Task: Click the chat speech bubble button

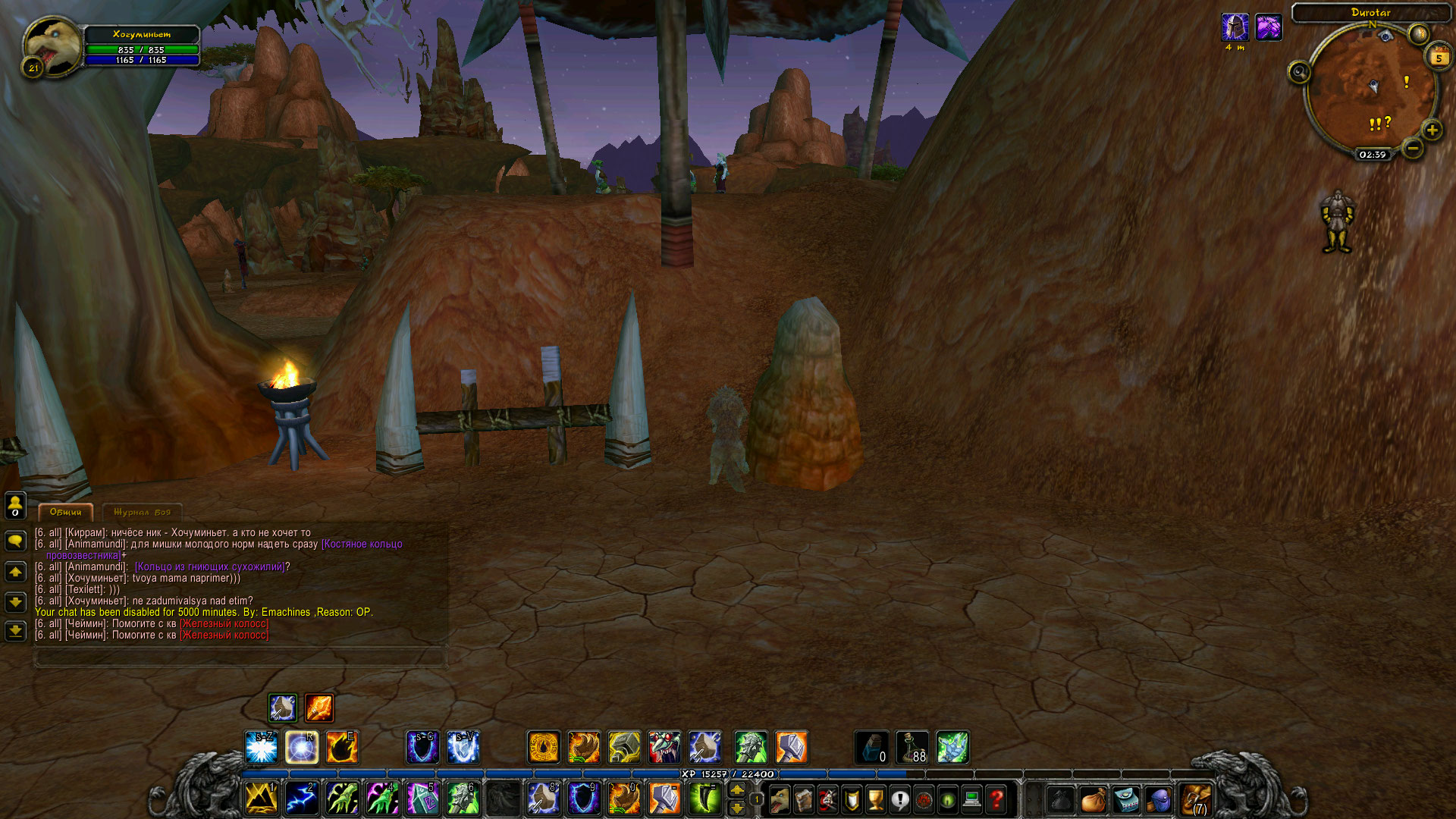Action: coord(15,540)
